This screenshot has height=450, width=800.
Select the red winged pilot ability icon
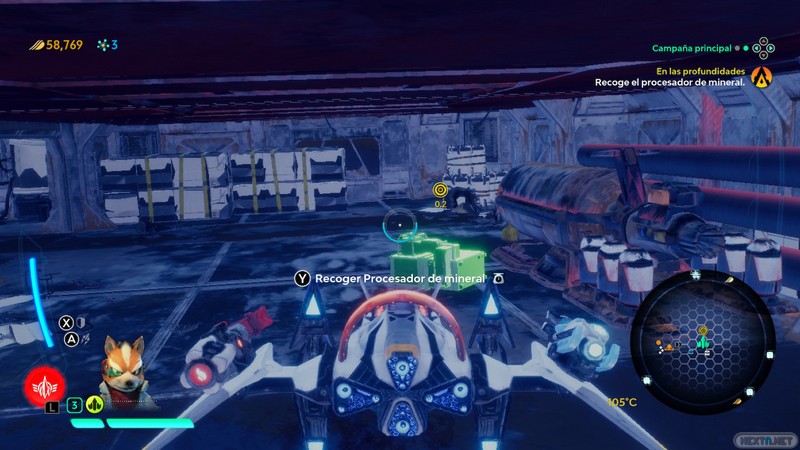click(x=45, y=382)
